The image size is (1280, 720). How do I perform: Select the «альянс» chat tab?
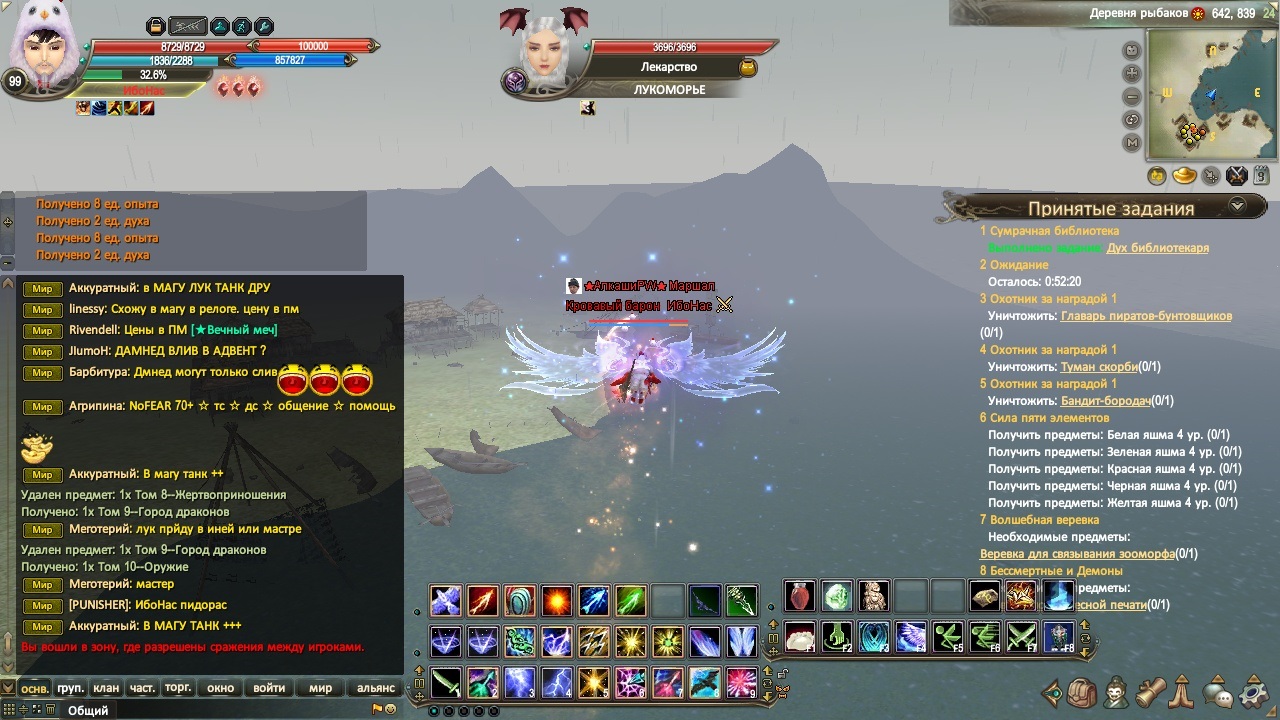pyautogui.click(x=376, y=688)
